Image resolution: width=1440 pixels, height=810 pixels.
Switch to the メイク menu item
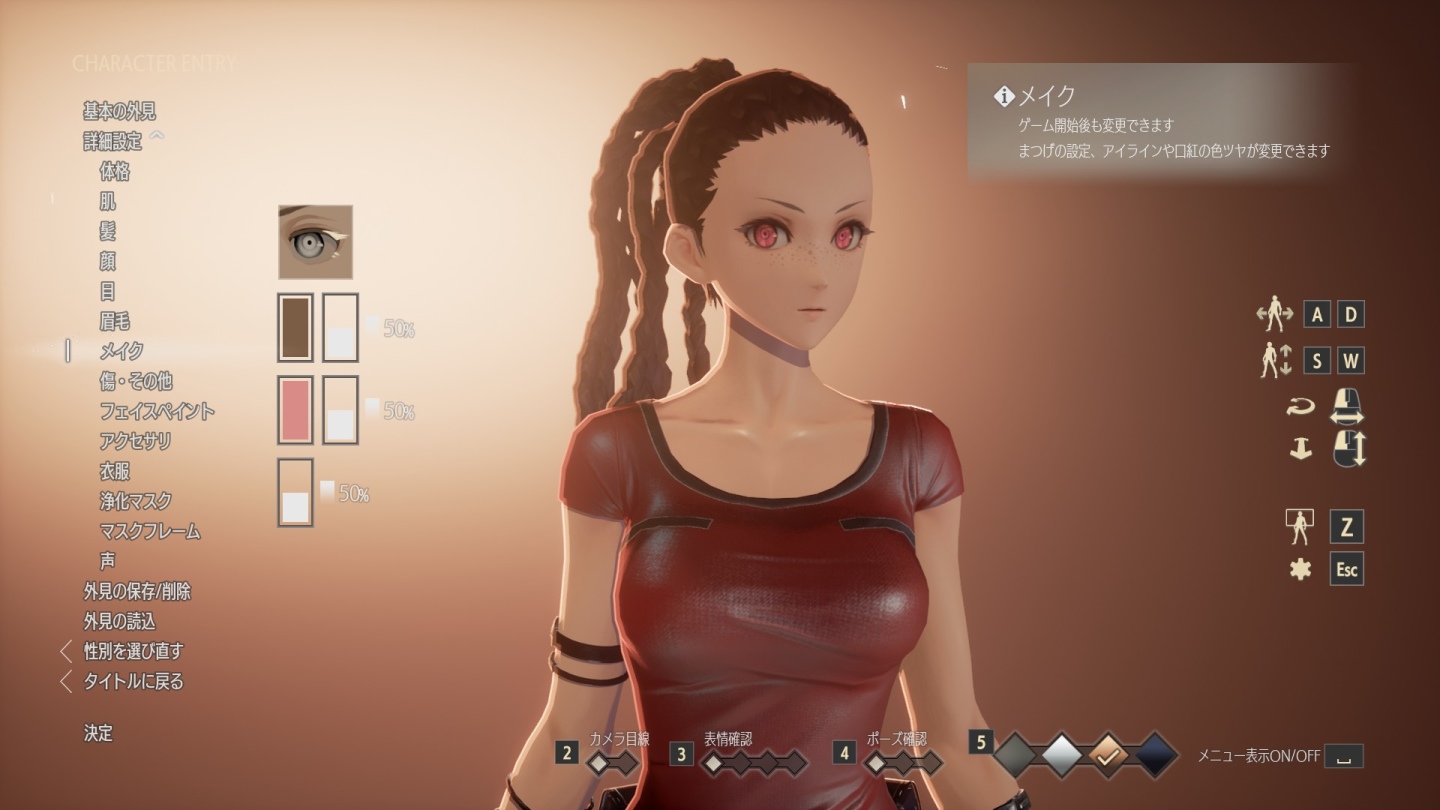point(122,351)
